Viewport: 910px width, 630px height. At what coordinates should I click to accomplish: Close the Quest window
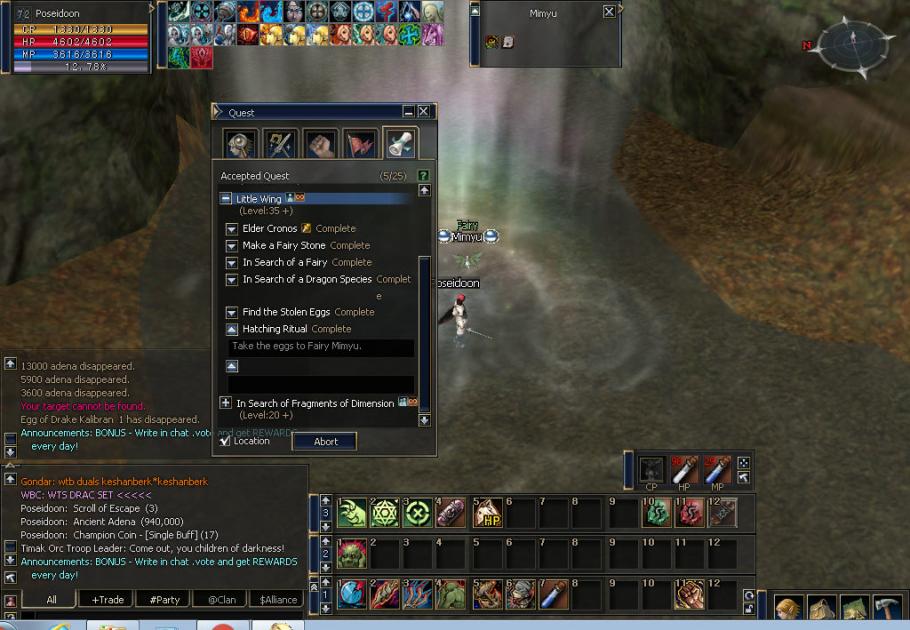pyautogui.click(x=423, y=112)
